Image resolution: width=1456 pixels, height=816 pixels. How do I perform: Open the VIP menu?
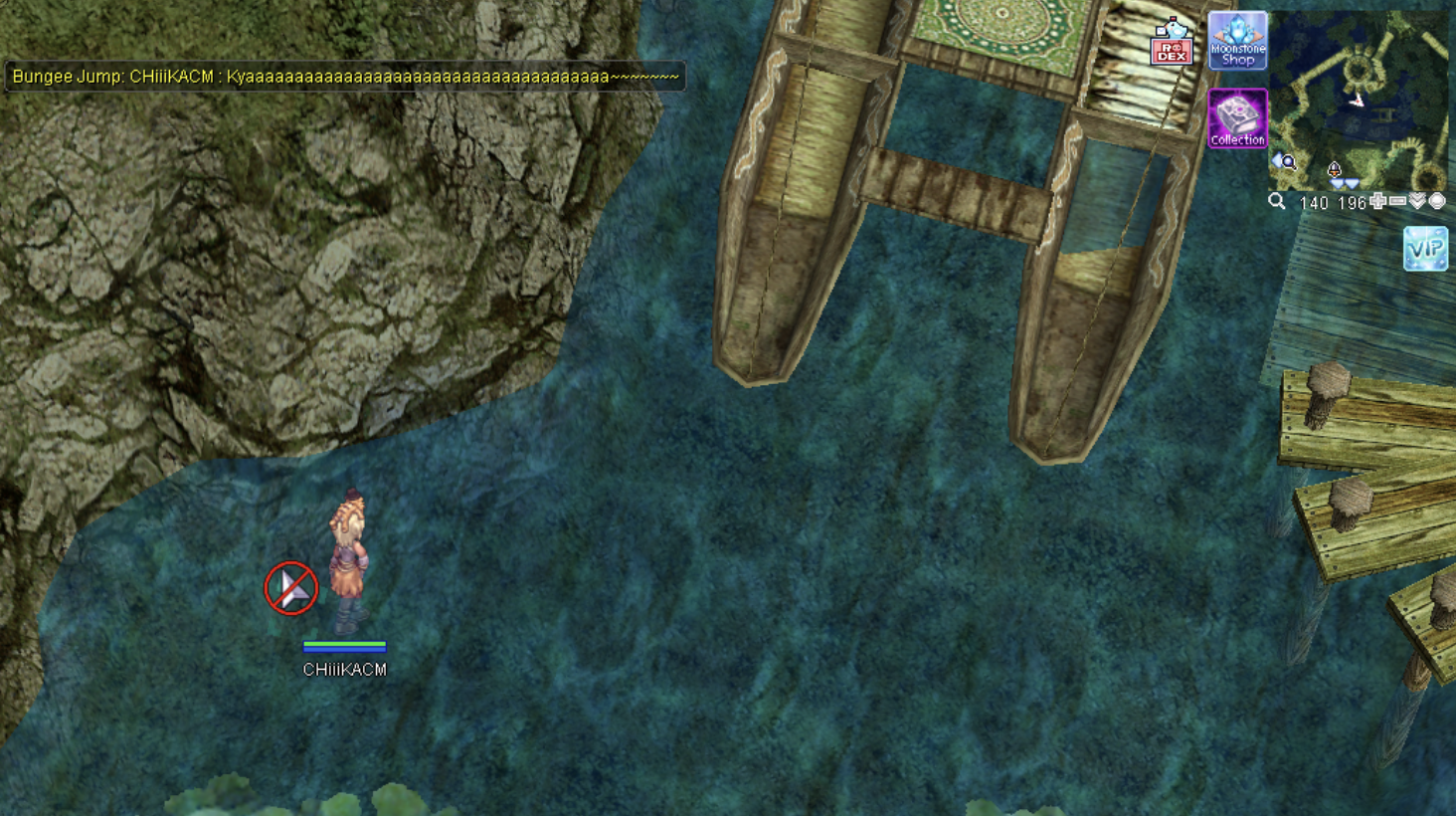click(x=1425, y=249)
